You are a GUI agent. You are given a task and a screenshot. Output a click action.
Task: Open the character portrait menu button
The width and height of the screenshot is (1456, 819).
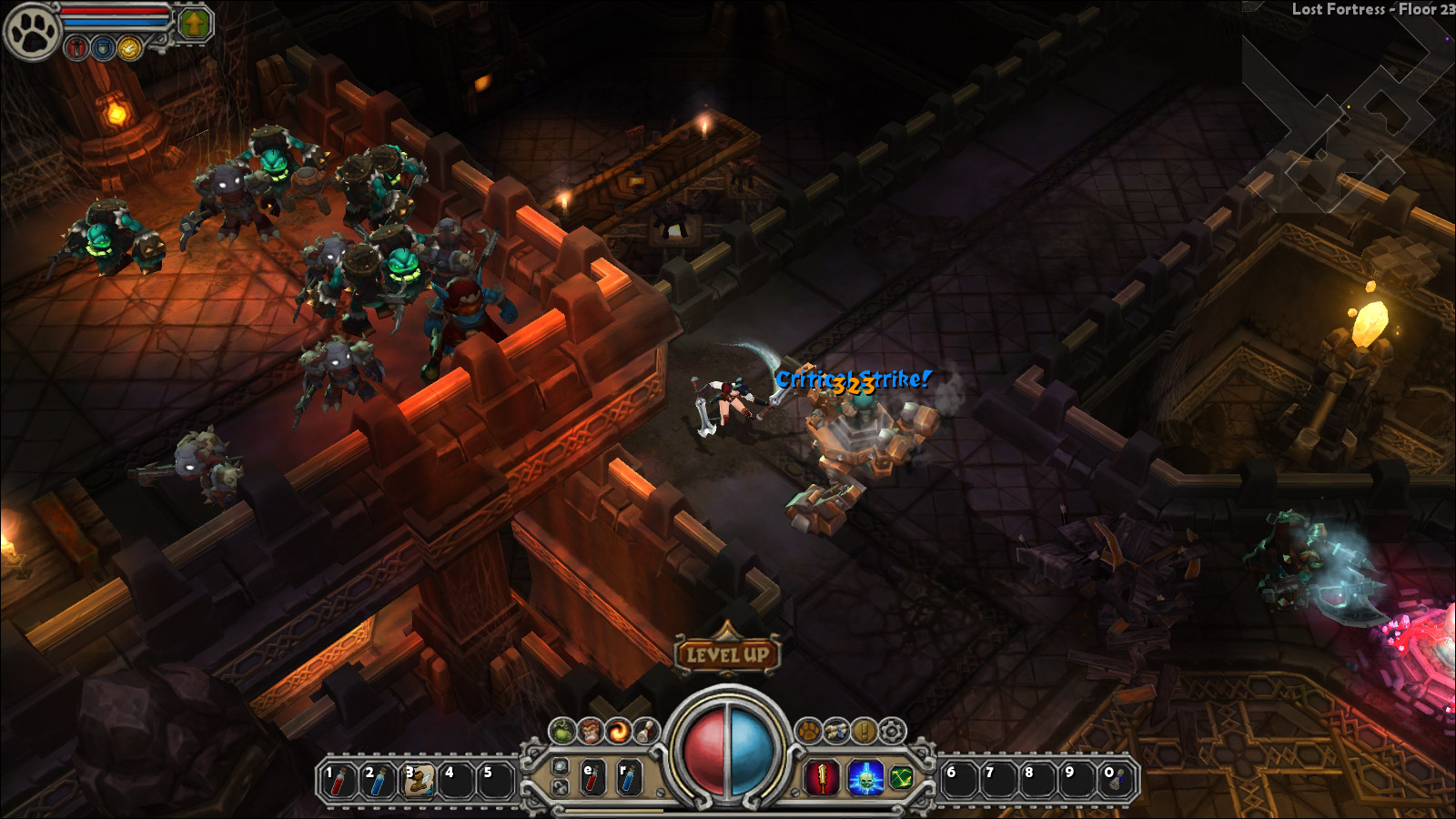(591, 731)
